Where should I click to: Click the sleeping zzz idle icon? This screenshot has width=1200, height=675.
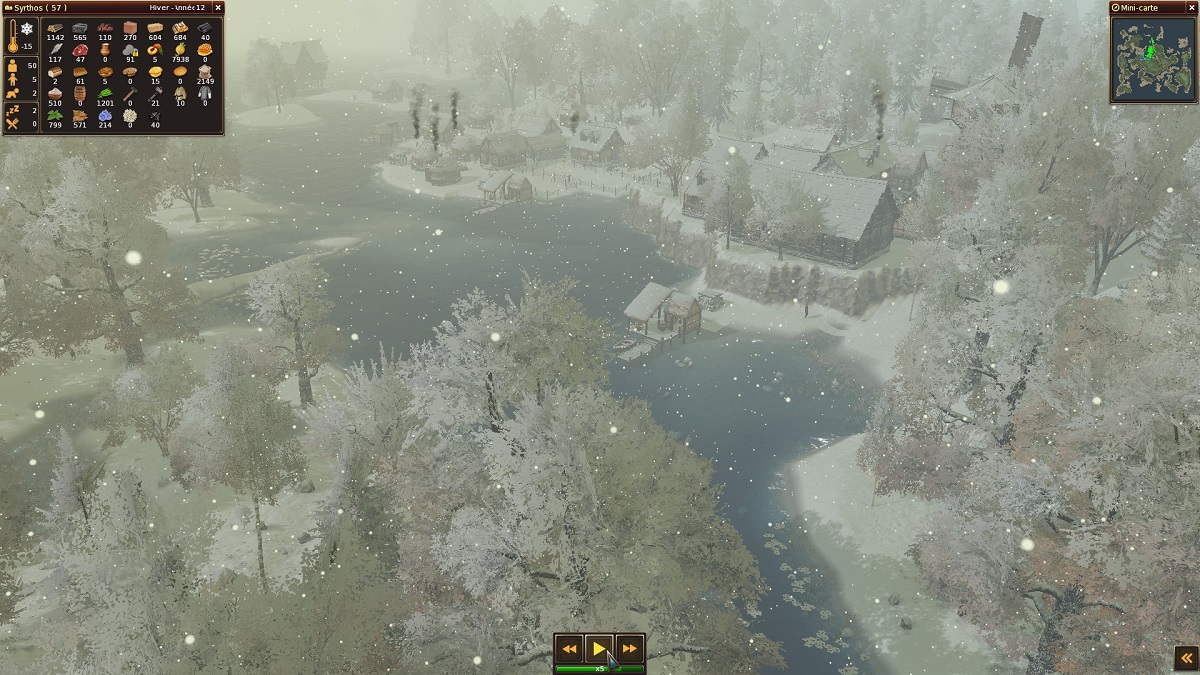(13, 110)
